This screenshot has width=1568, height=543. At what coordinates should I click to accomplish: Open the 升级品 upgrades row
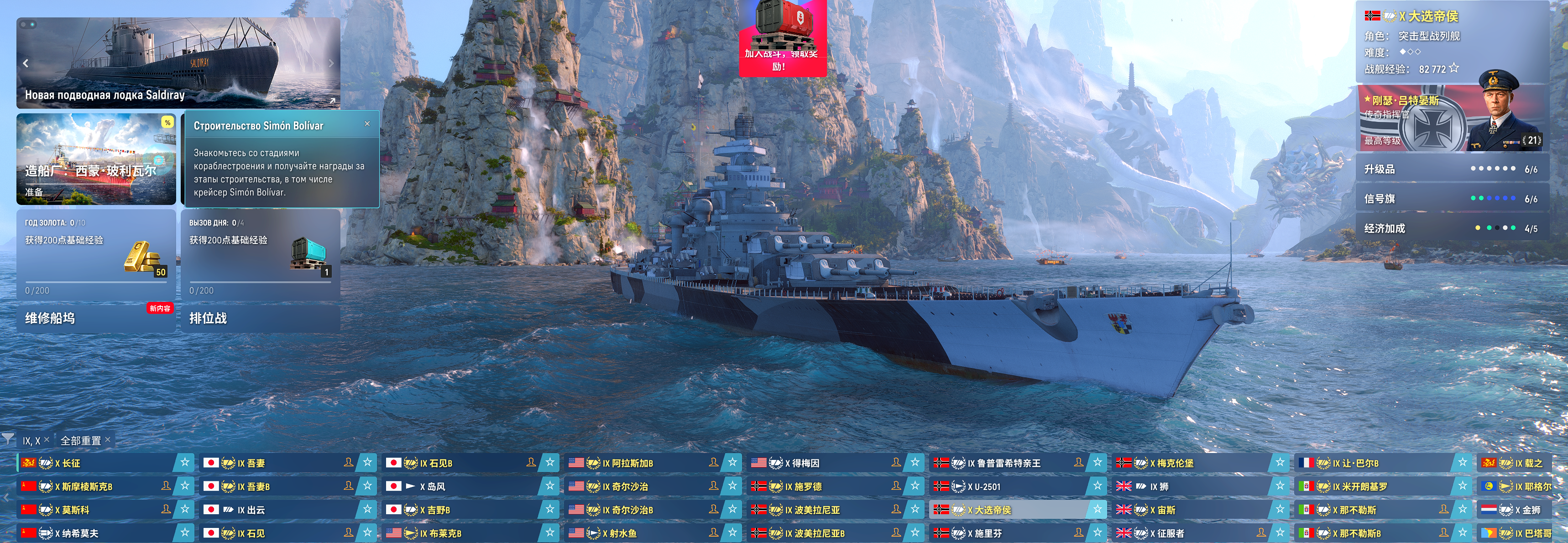tap(1451, 169)
